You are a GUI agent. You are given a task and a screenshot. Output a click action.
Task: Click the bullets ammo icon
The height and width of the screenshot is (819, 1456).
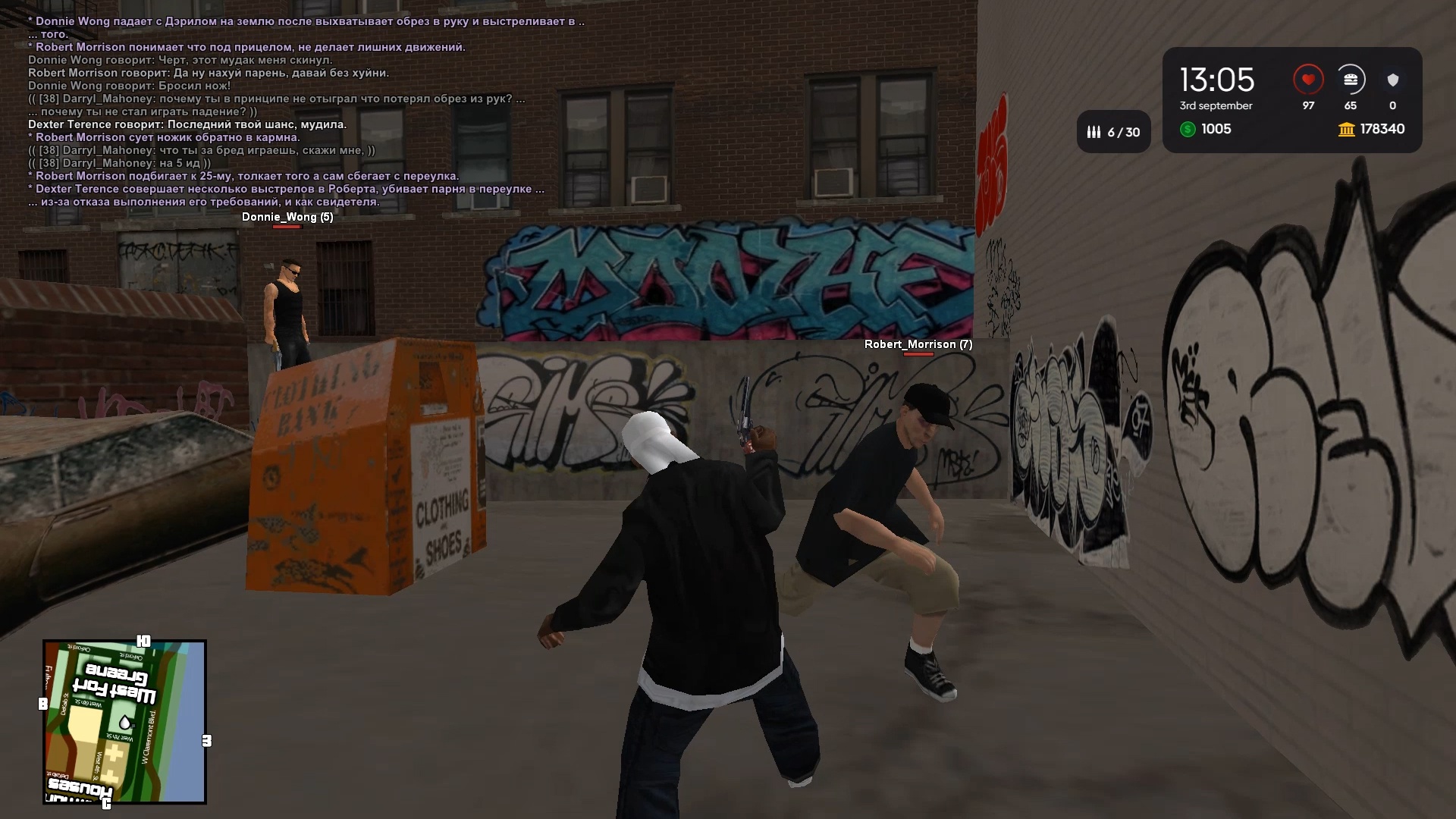tap(1094, 132)
